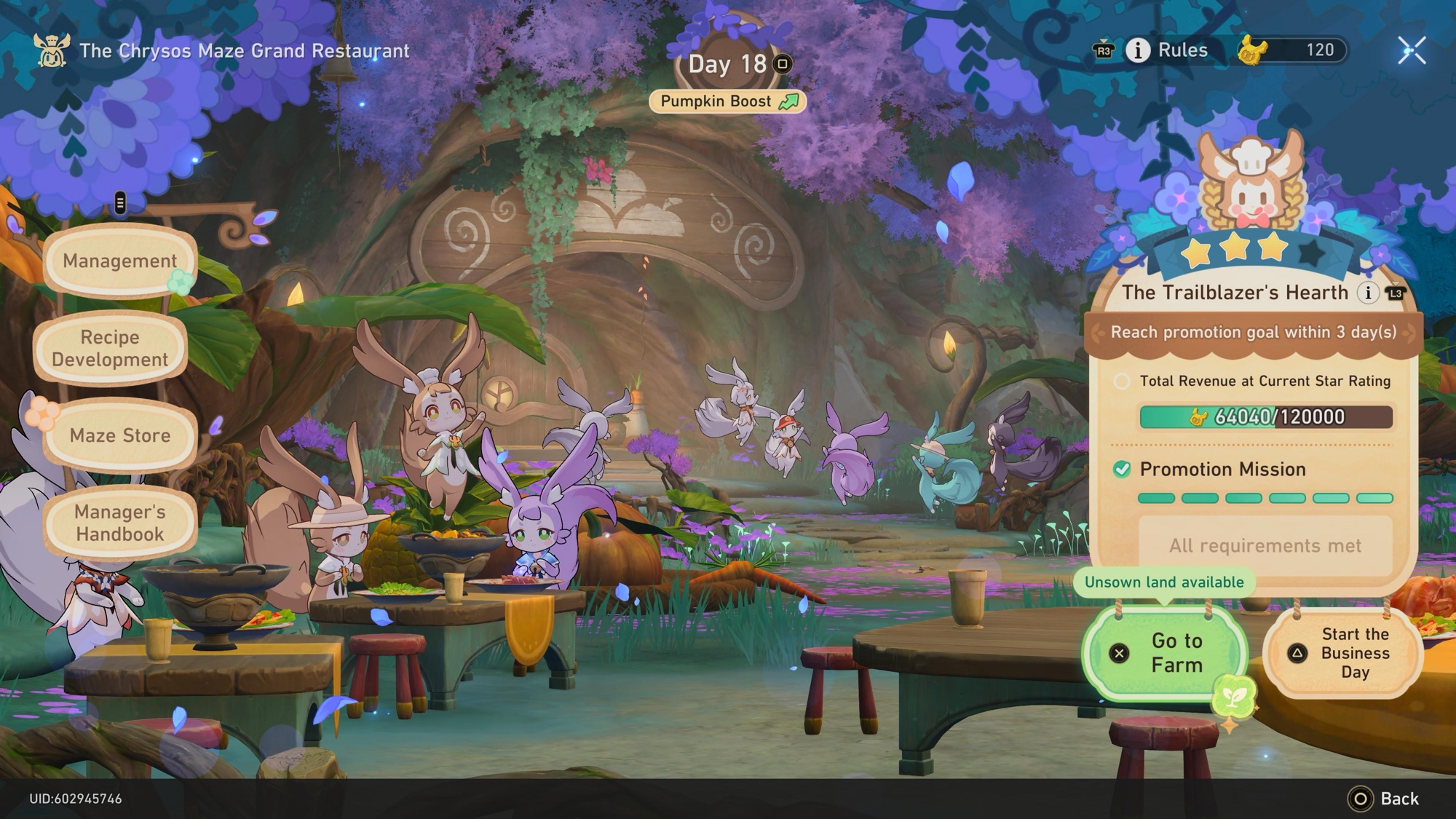View Pumpkin Boost details

pos(728,101)
